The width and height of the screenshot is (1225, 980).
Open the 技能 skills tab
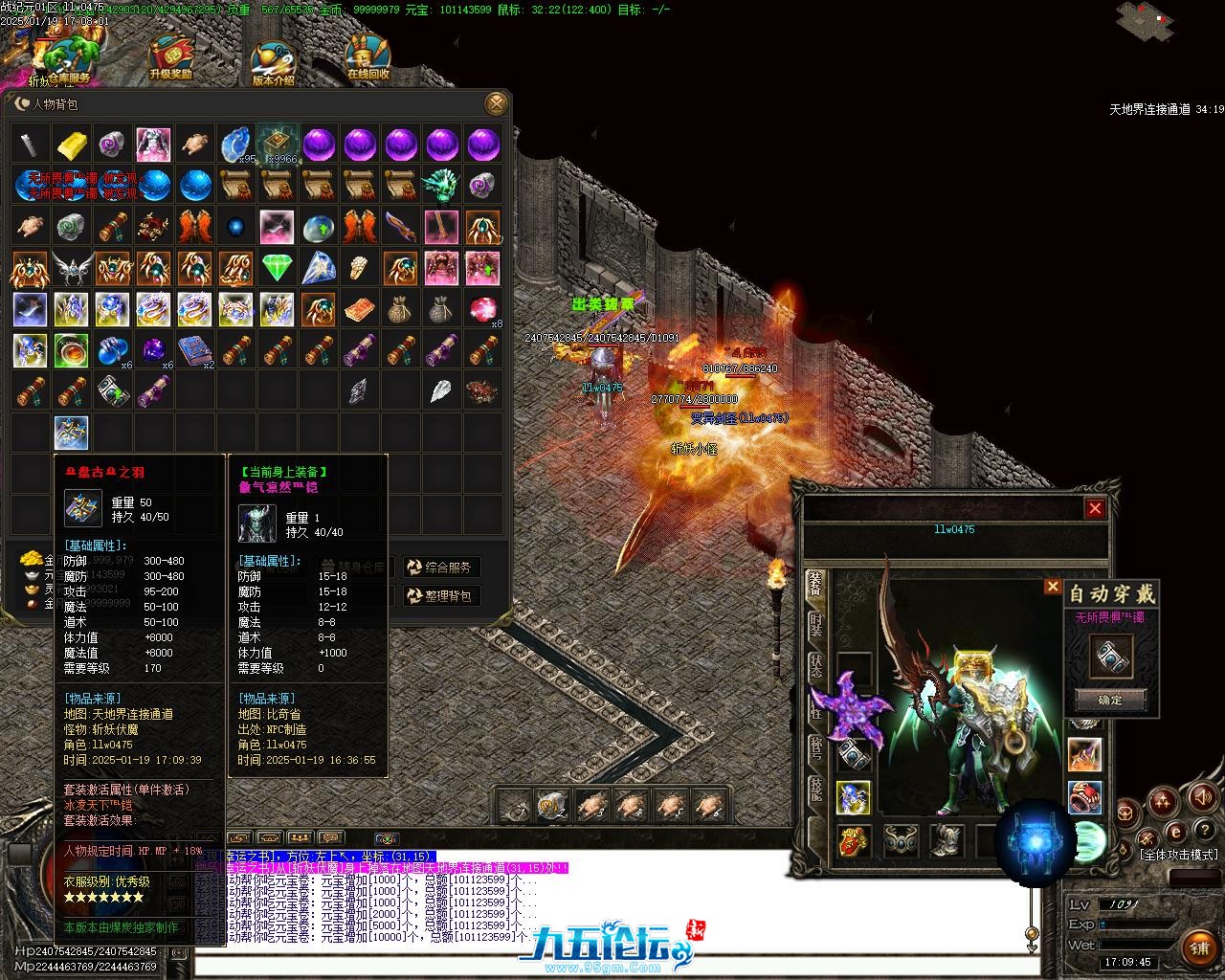click(x=815, y=788)
